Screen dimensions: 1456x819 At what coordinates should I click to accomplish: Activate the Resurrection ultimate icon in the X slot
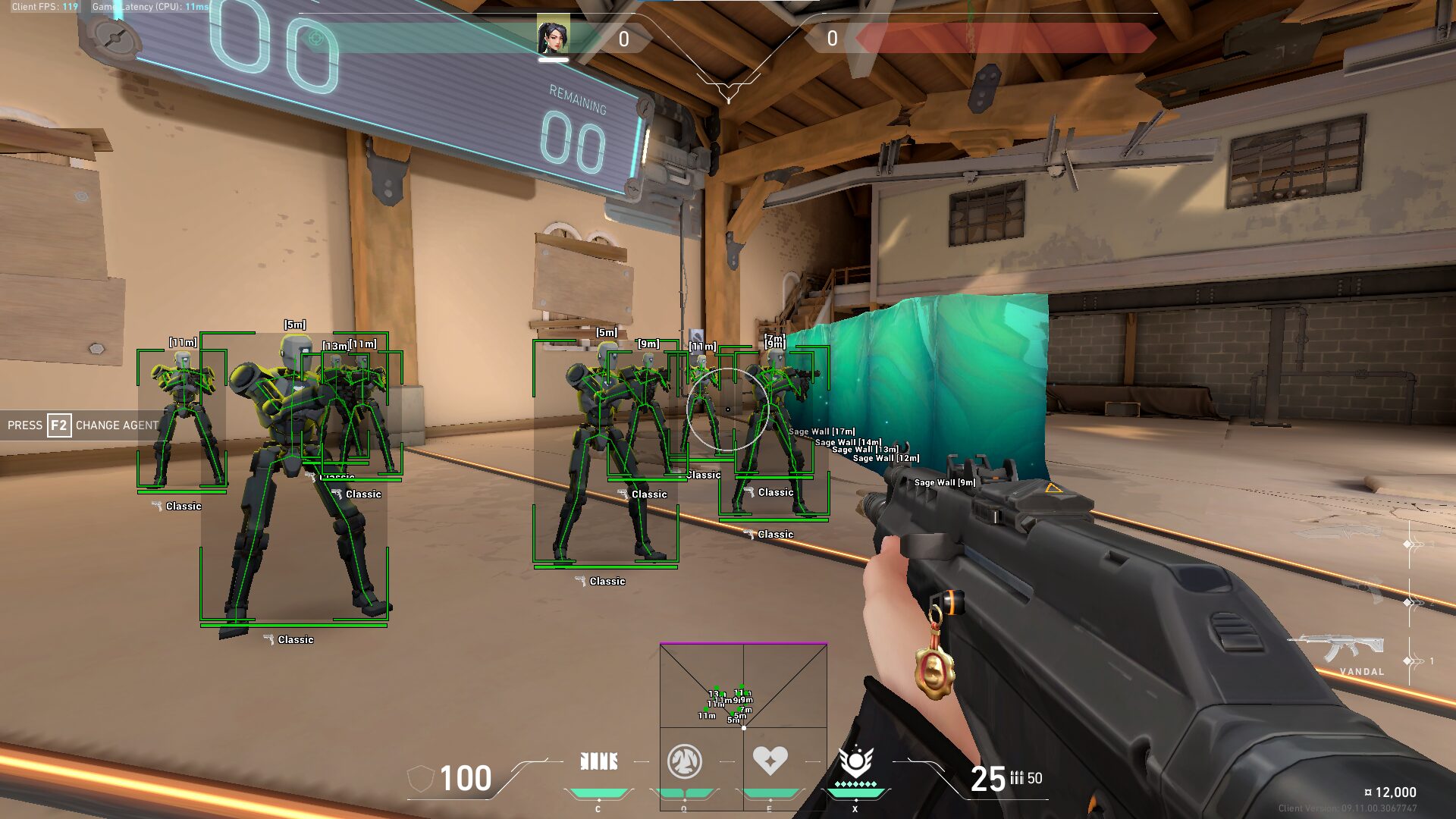[x=857, y=758]
